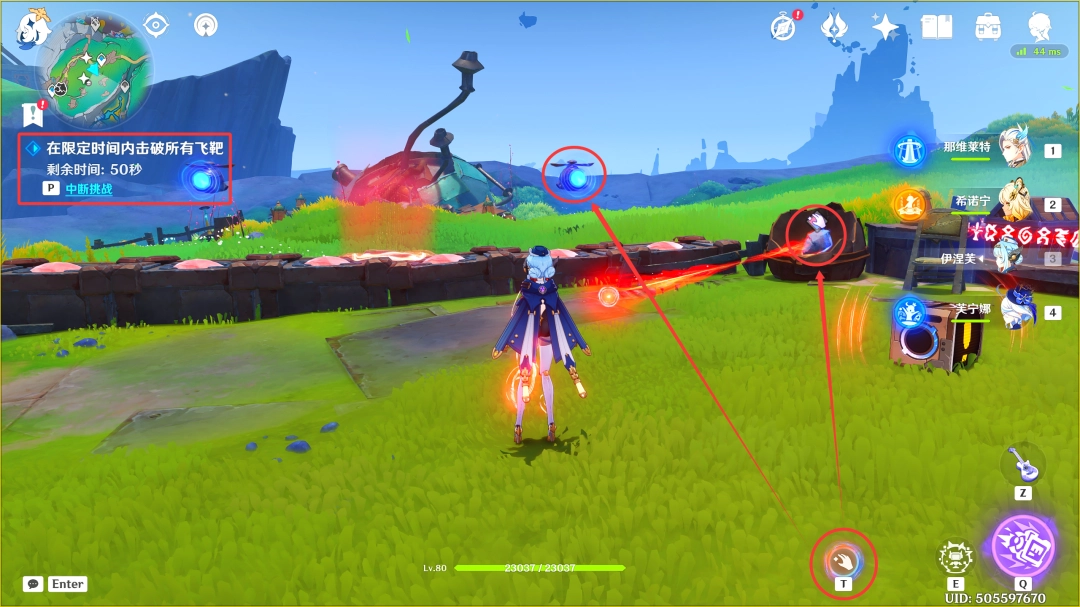This screenshot has width=1080, height=607.
Task: Switch to party member 芙宁娜
Action: click(1018, 311)
